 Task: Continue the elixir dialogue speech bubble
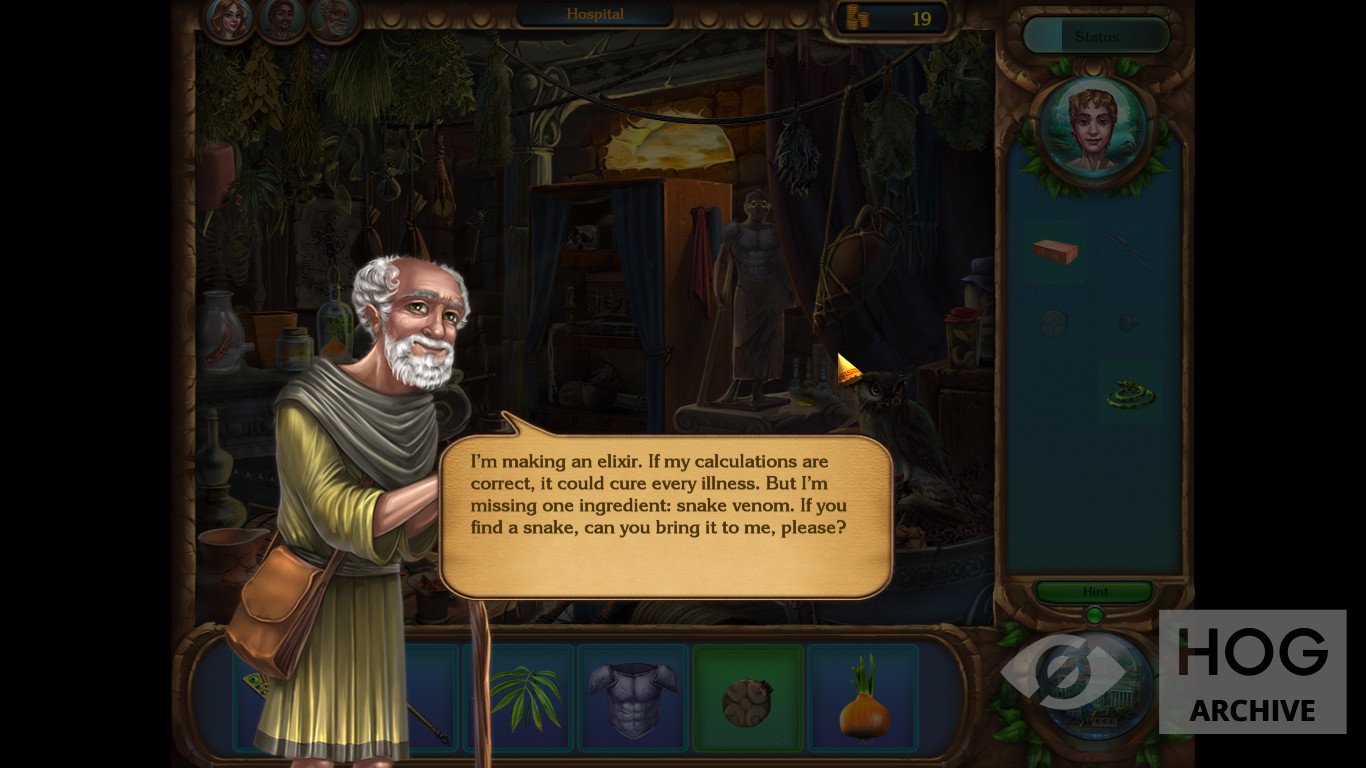665,515
